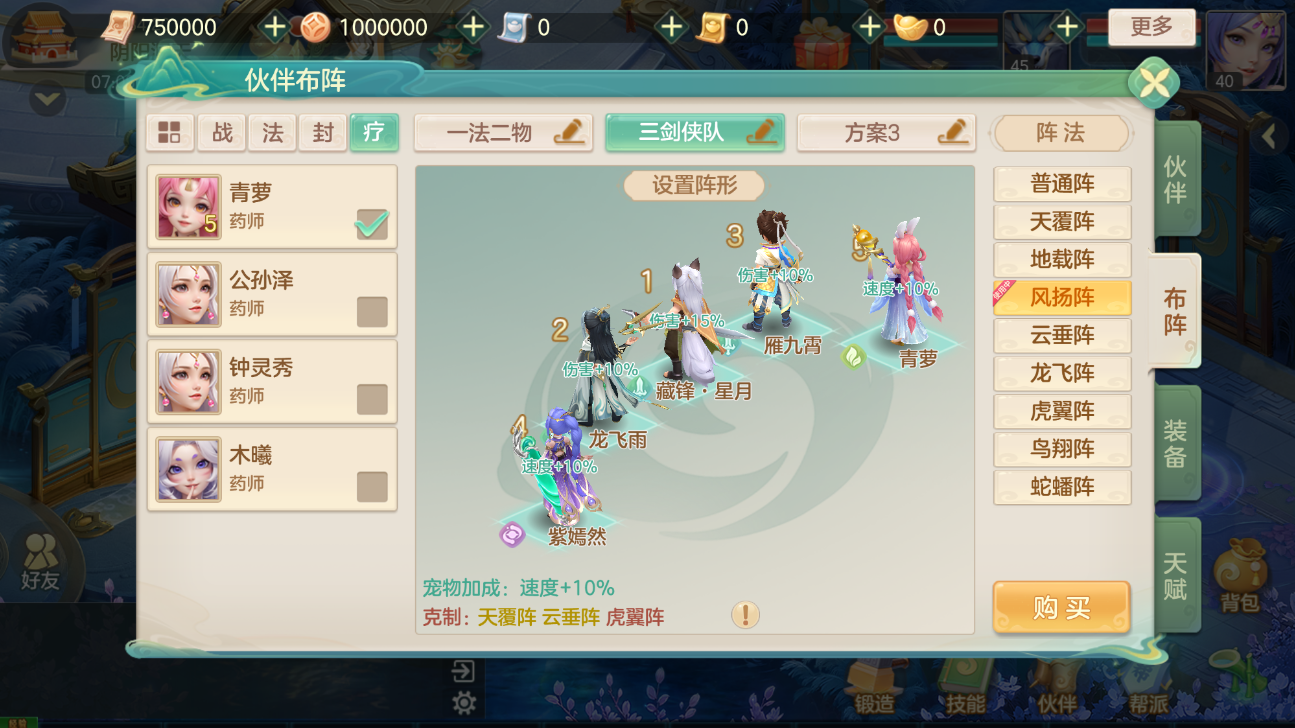1295x728 pixels.
Task: Click the exclamation mark beside 克制 info
Action: [x=743, y=616]
